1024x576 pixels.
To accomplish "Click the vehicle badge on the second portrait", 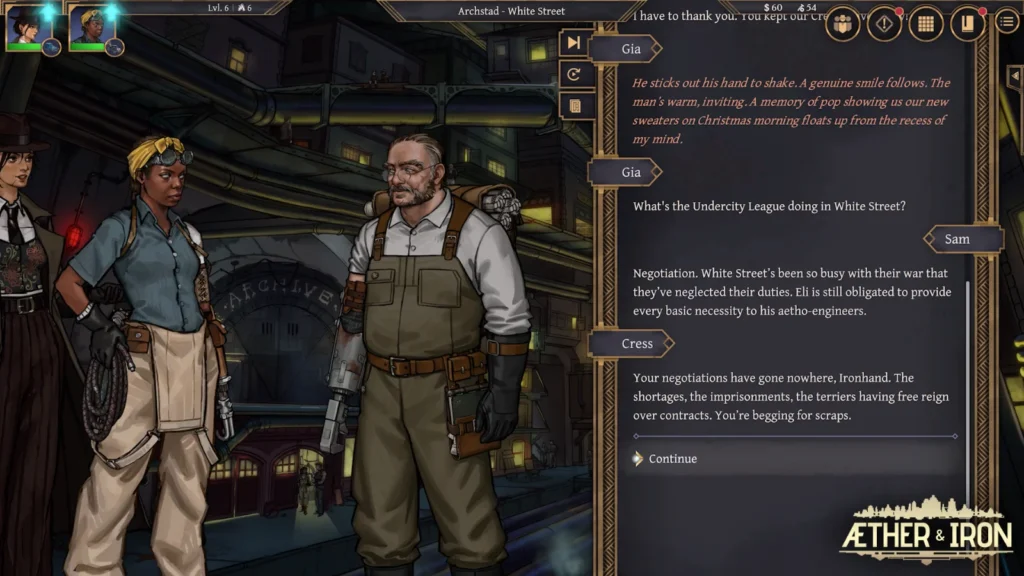I will (x=115, y=46).
